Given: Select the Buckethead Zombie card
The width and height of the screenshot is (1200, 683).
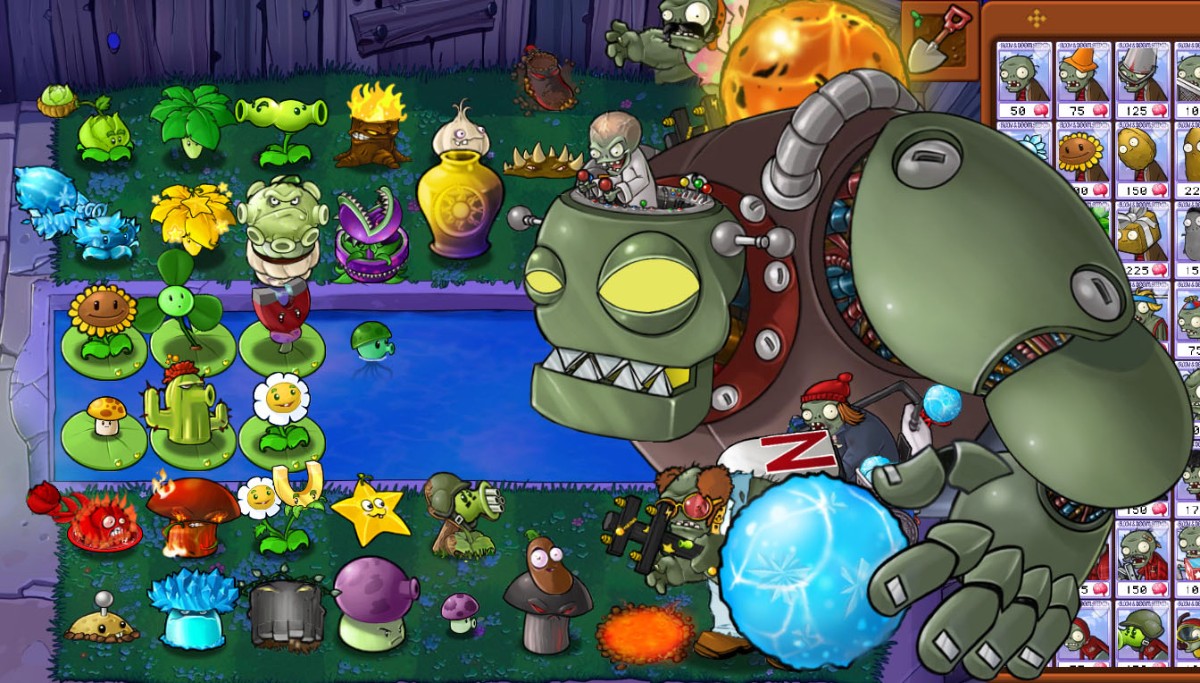Looking at the screenshot, I should point(1142,80).
